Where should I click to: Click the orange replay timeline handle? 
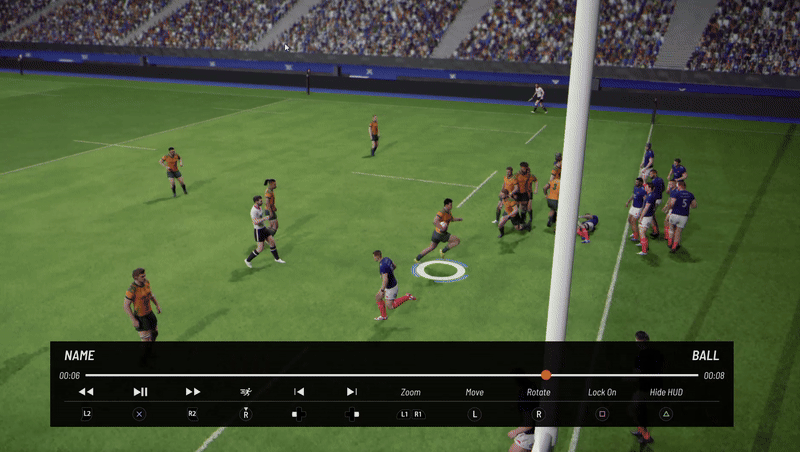pos(546,375)
